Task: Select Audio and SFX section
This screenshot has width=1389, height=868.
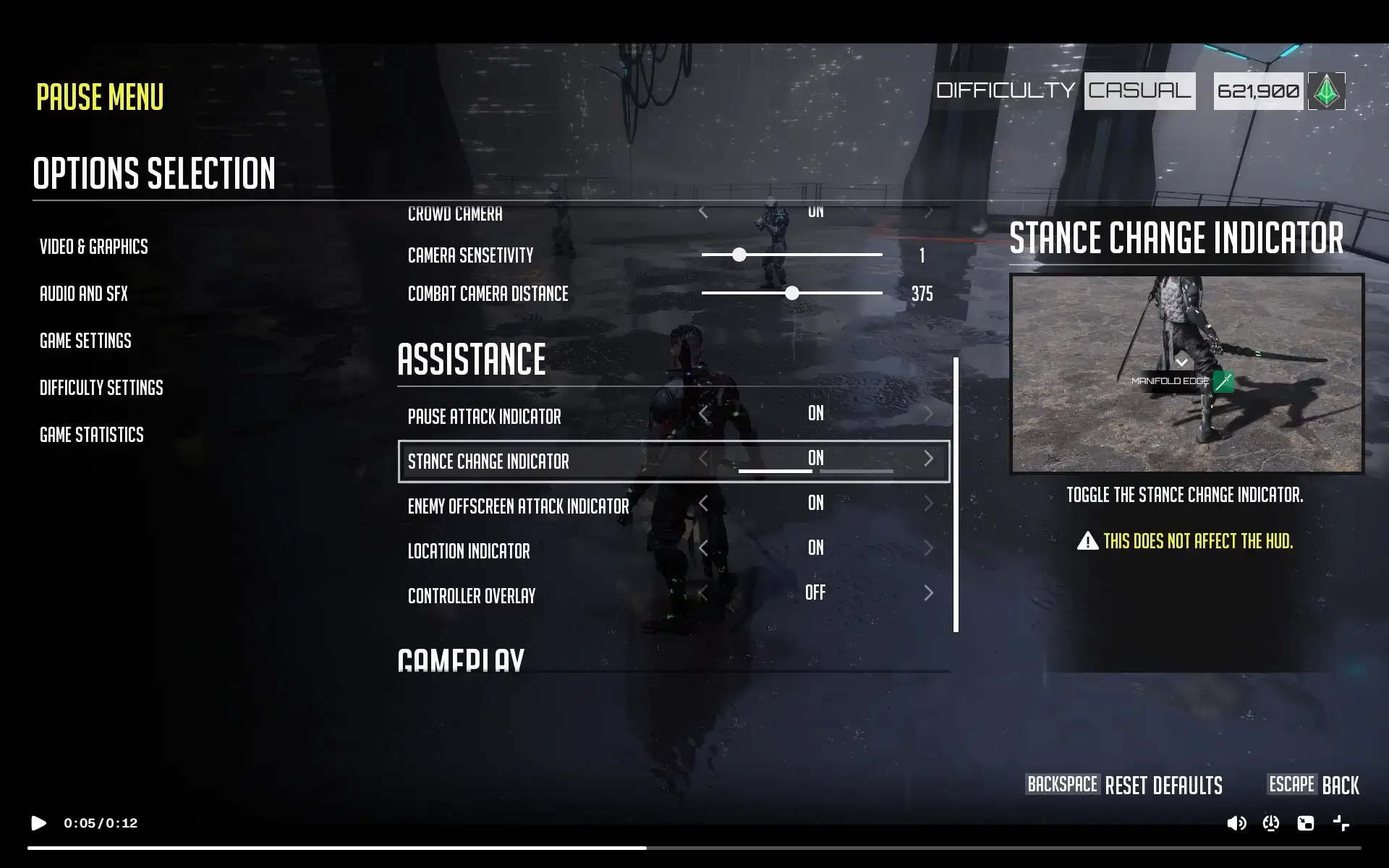Action: [83, 294]
